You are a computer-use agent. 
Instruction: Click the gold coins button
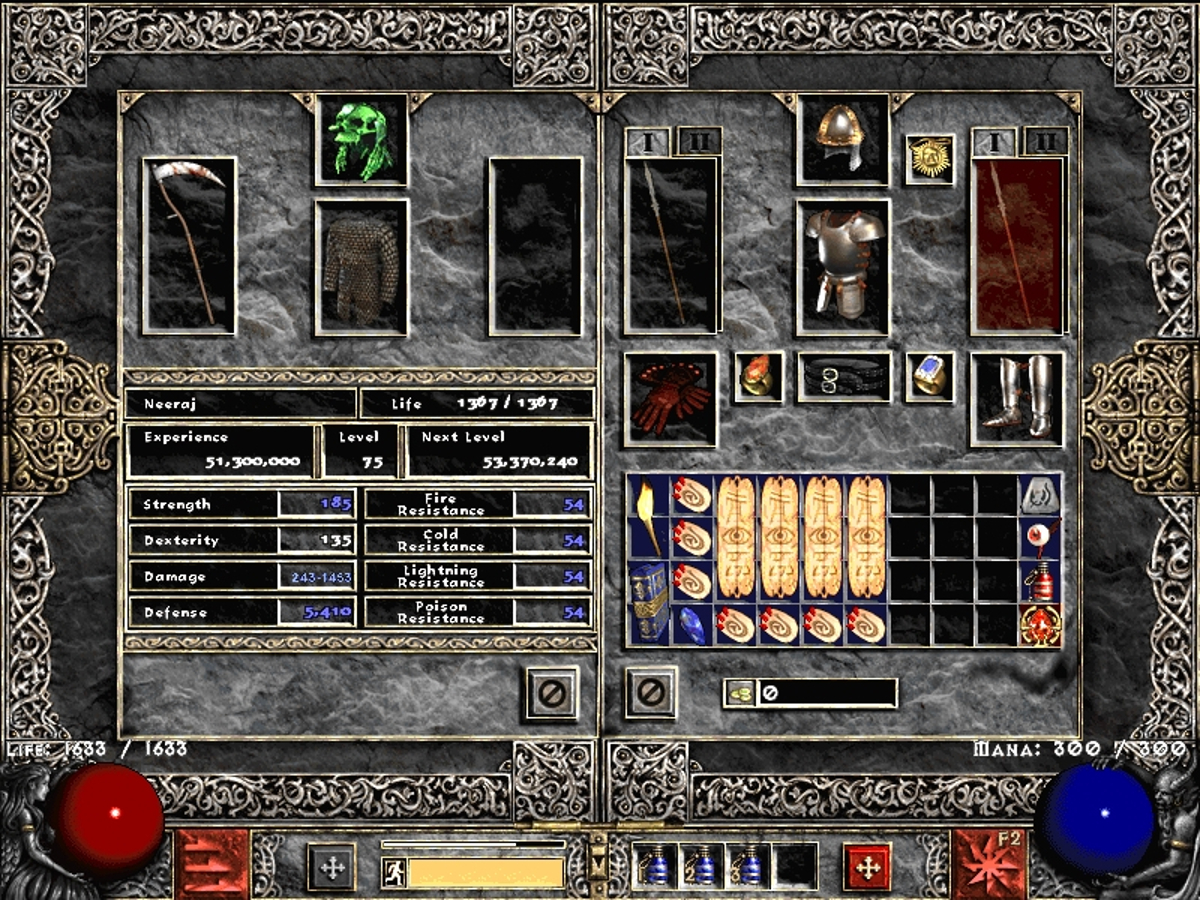pos(740,693)
